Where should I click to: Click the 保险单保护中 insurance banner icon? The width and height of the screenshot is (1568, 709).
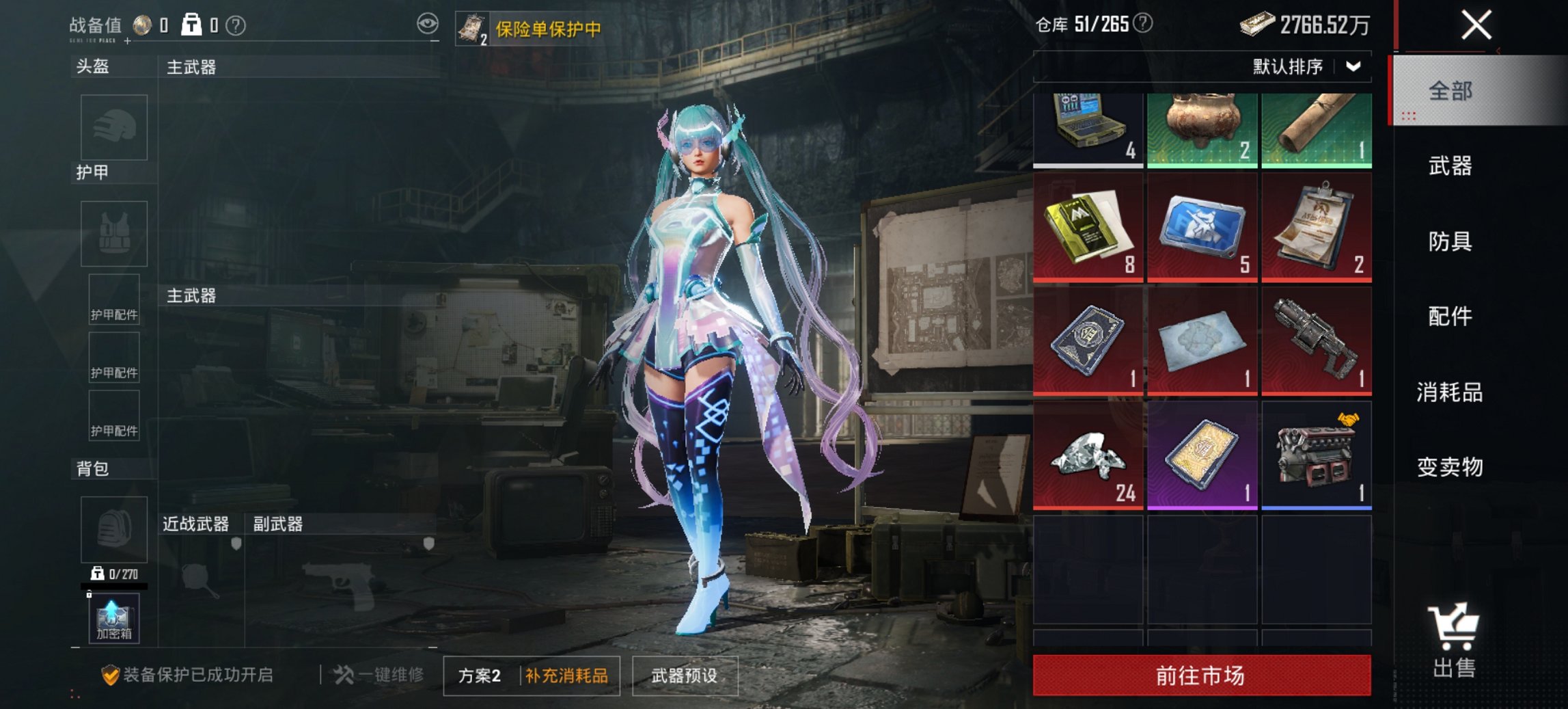point(471,27)
